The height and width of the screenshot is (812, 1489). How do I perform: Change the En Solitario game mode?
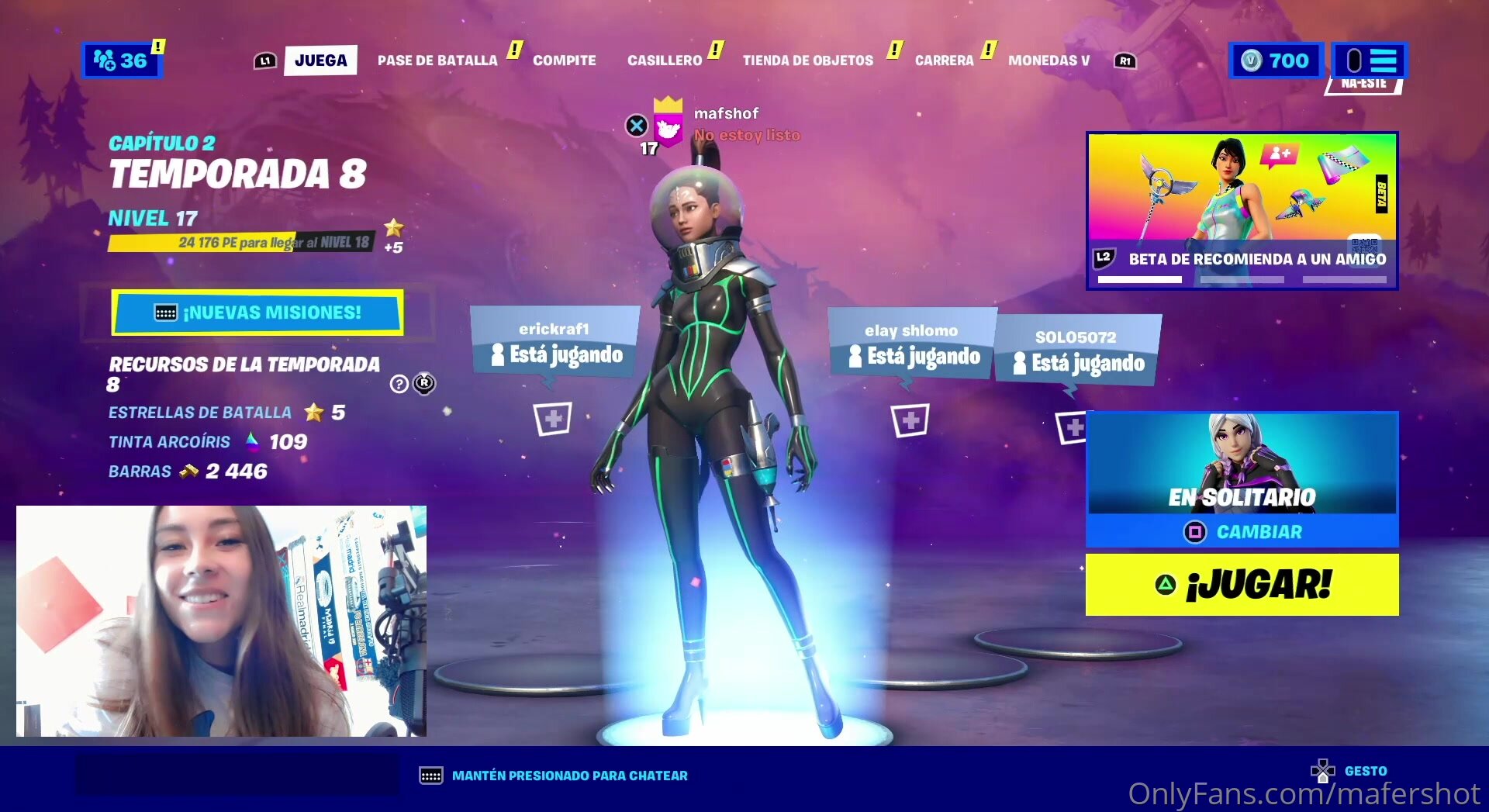[x=1242, y=532]
